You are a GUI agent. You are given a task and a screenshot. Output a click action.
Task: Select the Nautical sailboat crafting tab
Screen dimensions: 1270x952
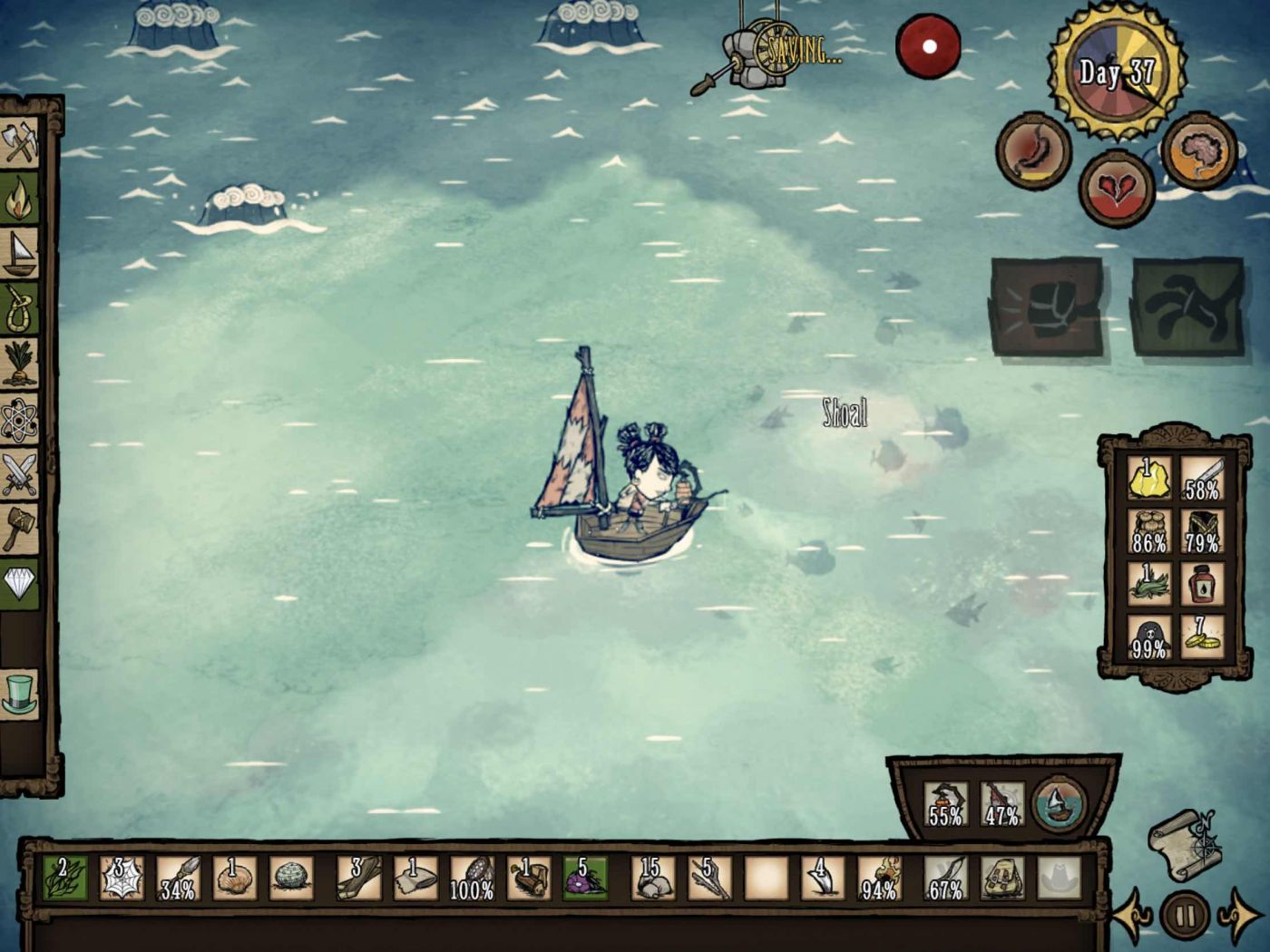[20, 253]
